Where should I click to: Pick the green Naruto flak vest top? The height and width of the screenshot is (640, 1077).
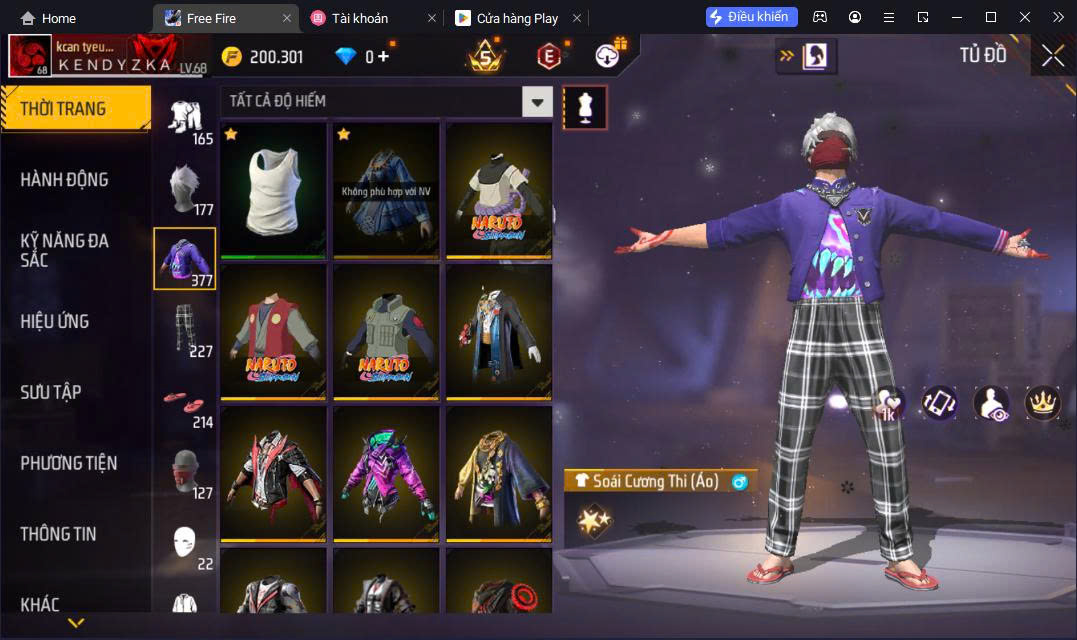386,330
